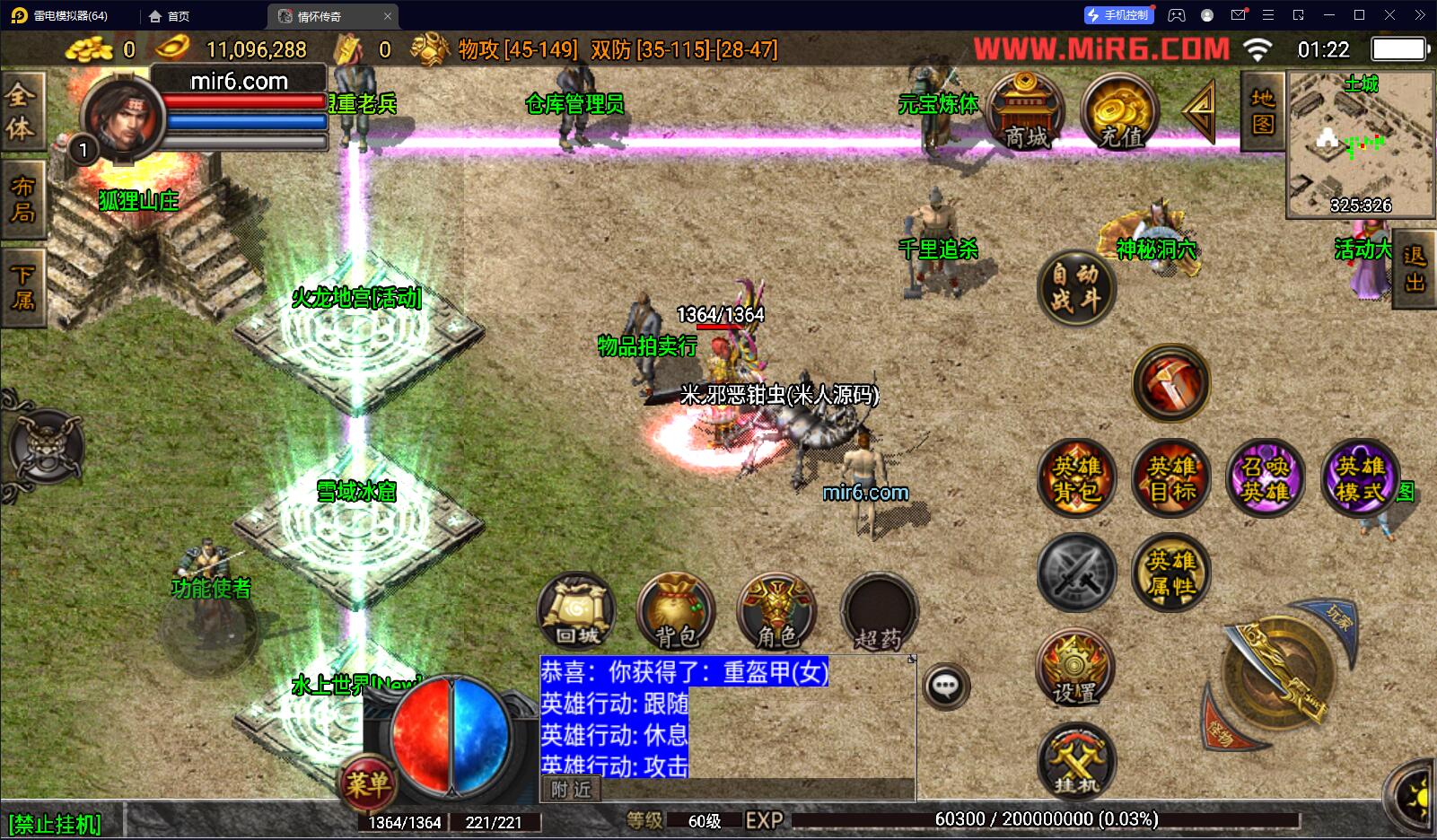The image size is (1437, 840).
Task: Switch to the 附近 nearby chat tab
Action: [x=572, y=789]
